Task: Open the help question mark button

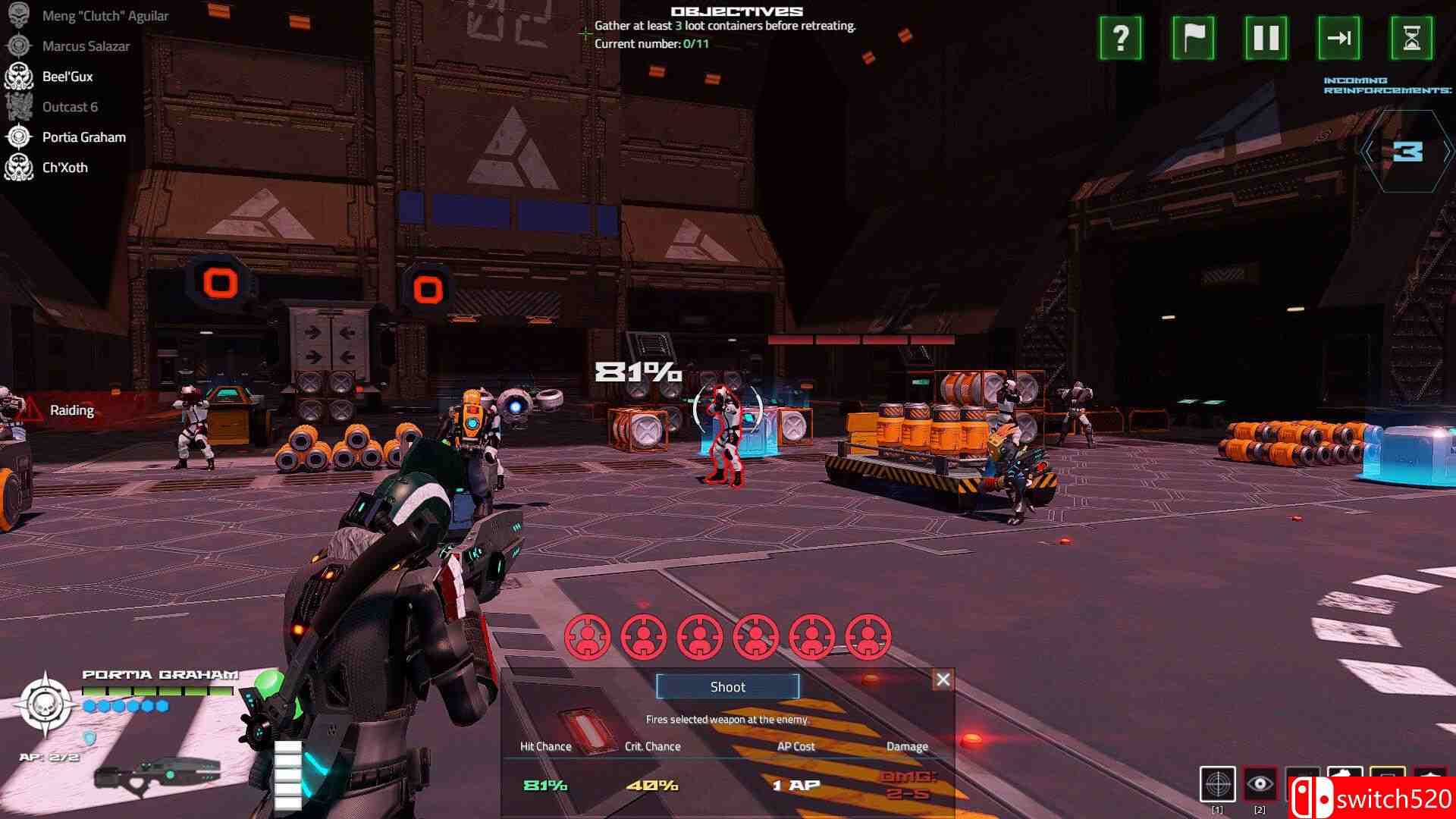Action: click(1121, 38)
